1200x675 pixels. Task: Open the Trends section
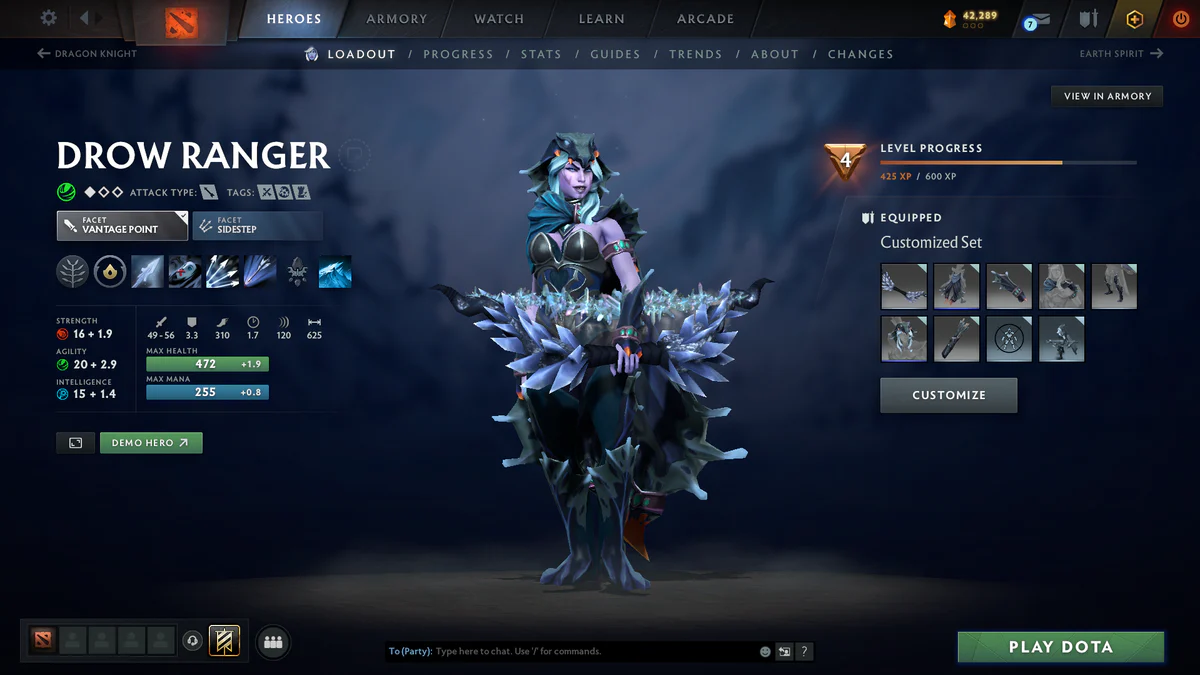coord(695,54)
